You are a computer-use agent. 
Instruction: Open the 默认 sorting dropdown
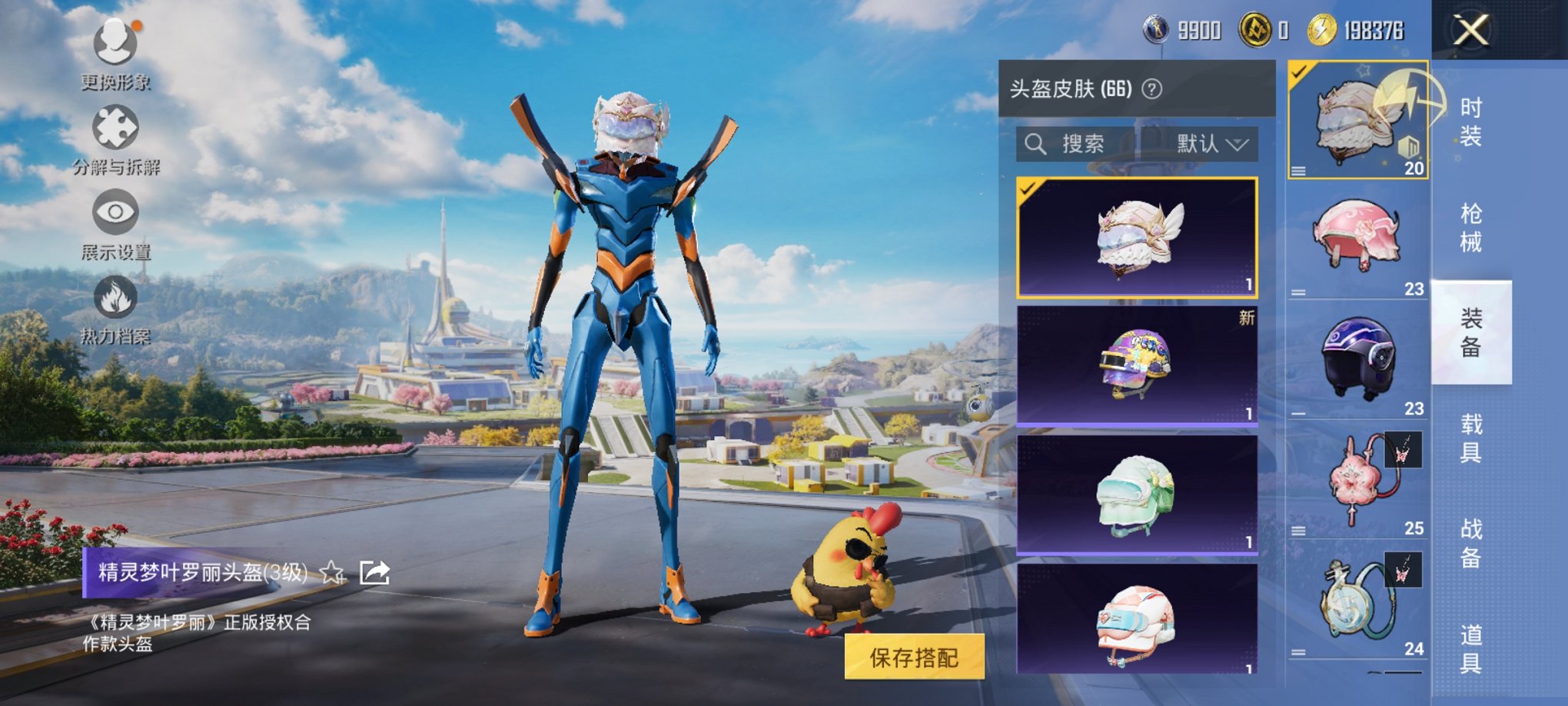click(1208, 145)
